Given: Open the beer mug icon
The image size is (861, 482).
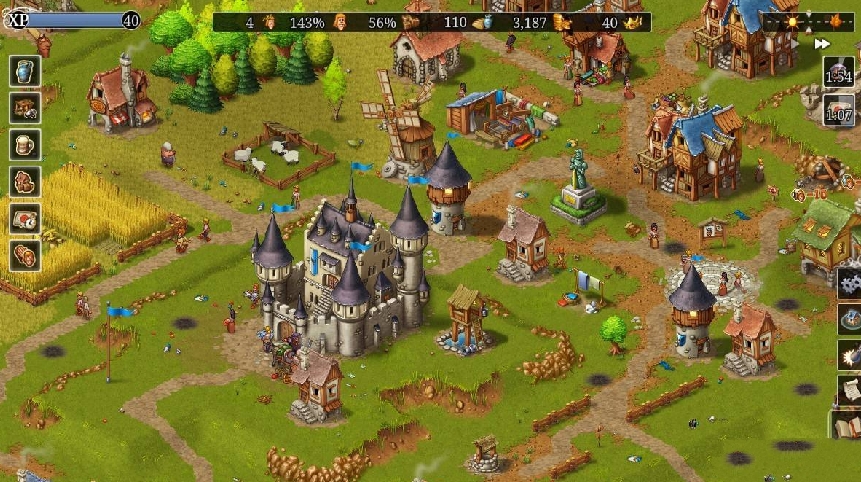Looking at the screenshot, I should (24, 144).
